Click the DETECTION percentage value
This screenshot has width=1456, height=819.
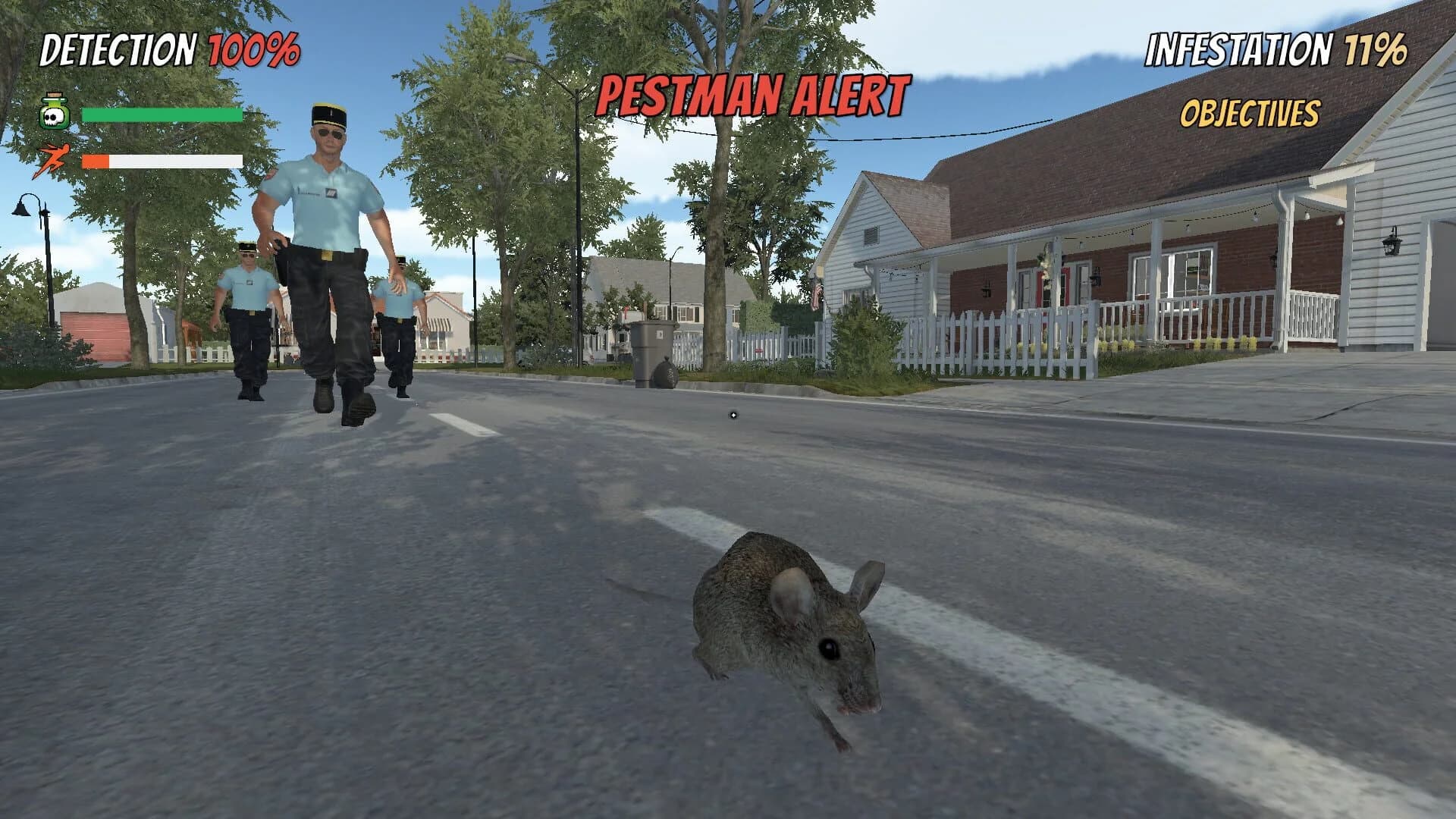255,49
